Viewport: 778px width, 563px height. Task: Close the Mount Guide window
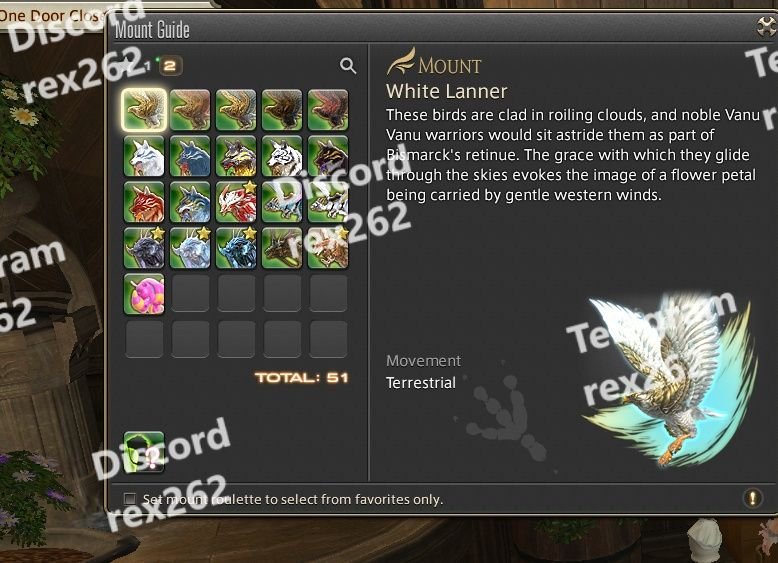(768, 28)
